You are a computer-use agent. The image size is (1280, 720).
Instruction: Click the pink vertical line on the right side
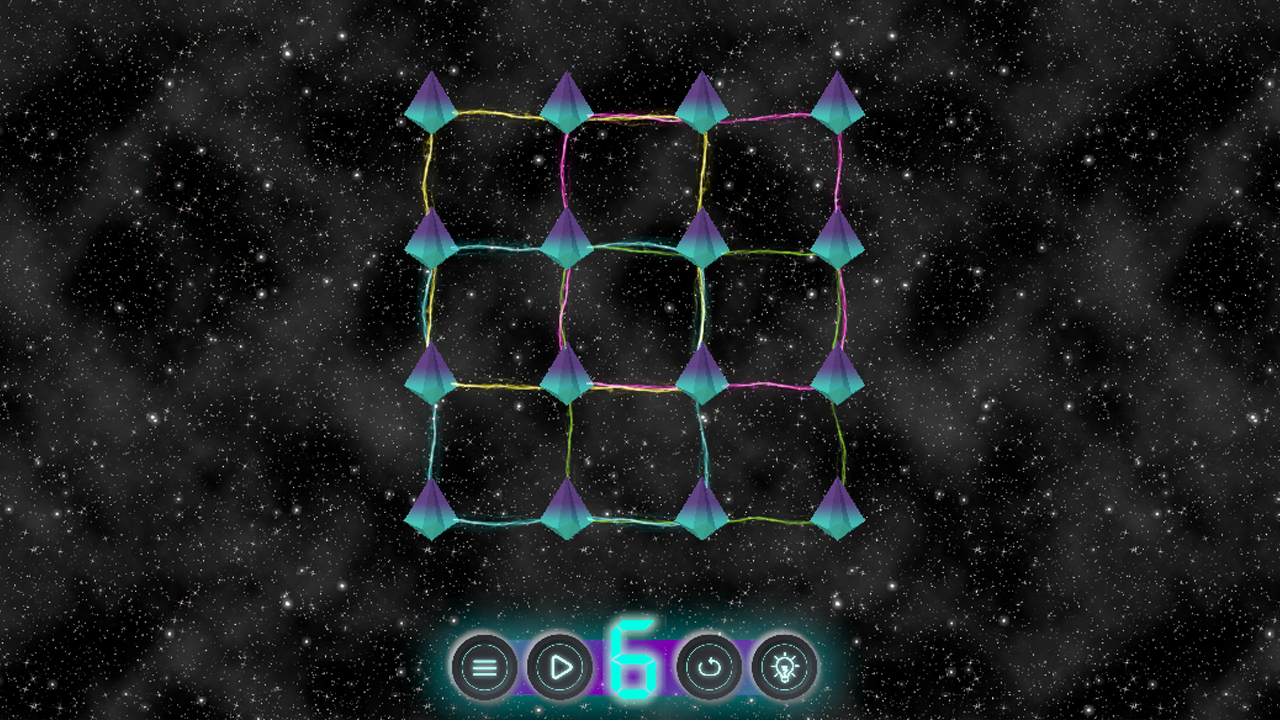click(x=840, y=175)
